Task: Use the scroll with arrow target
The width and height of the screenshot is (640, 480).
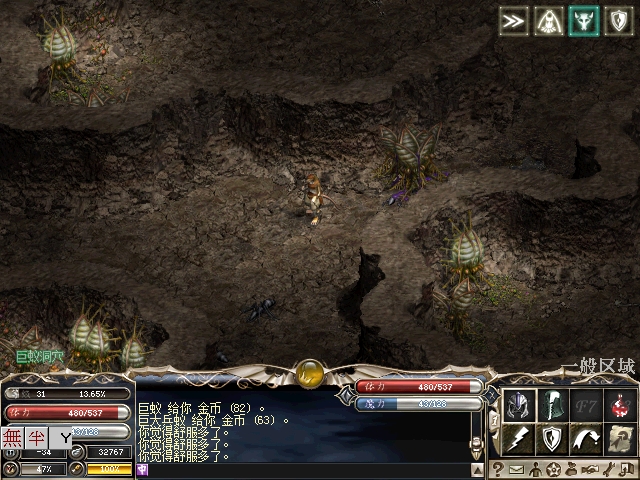Action: [620, 439]
